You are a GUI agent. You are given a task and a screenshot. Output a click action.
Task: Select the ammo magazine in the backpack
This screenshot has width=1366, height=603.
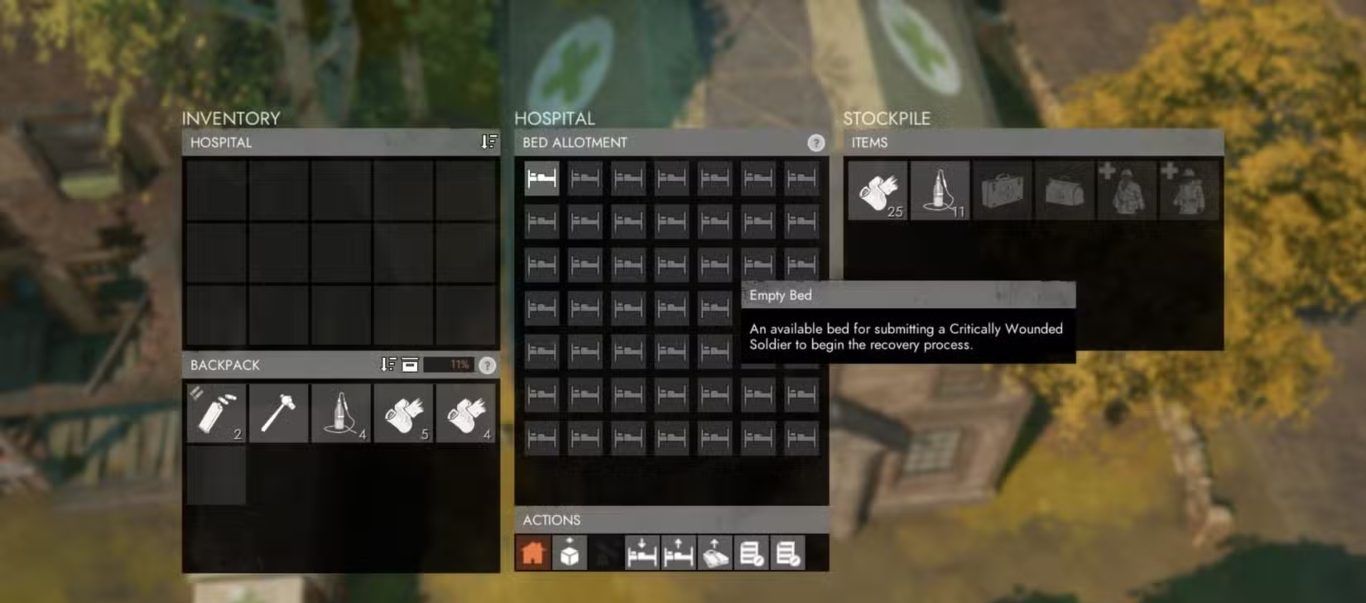[x=216, y=413]
